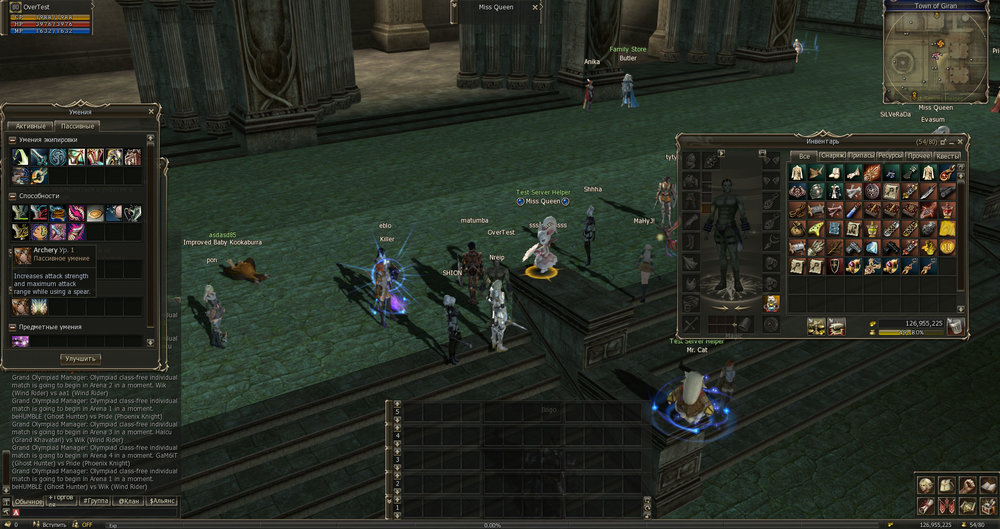Select the #Группа chat tab
This screenshot has width=1000, height=529.
(95, 500)
